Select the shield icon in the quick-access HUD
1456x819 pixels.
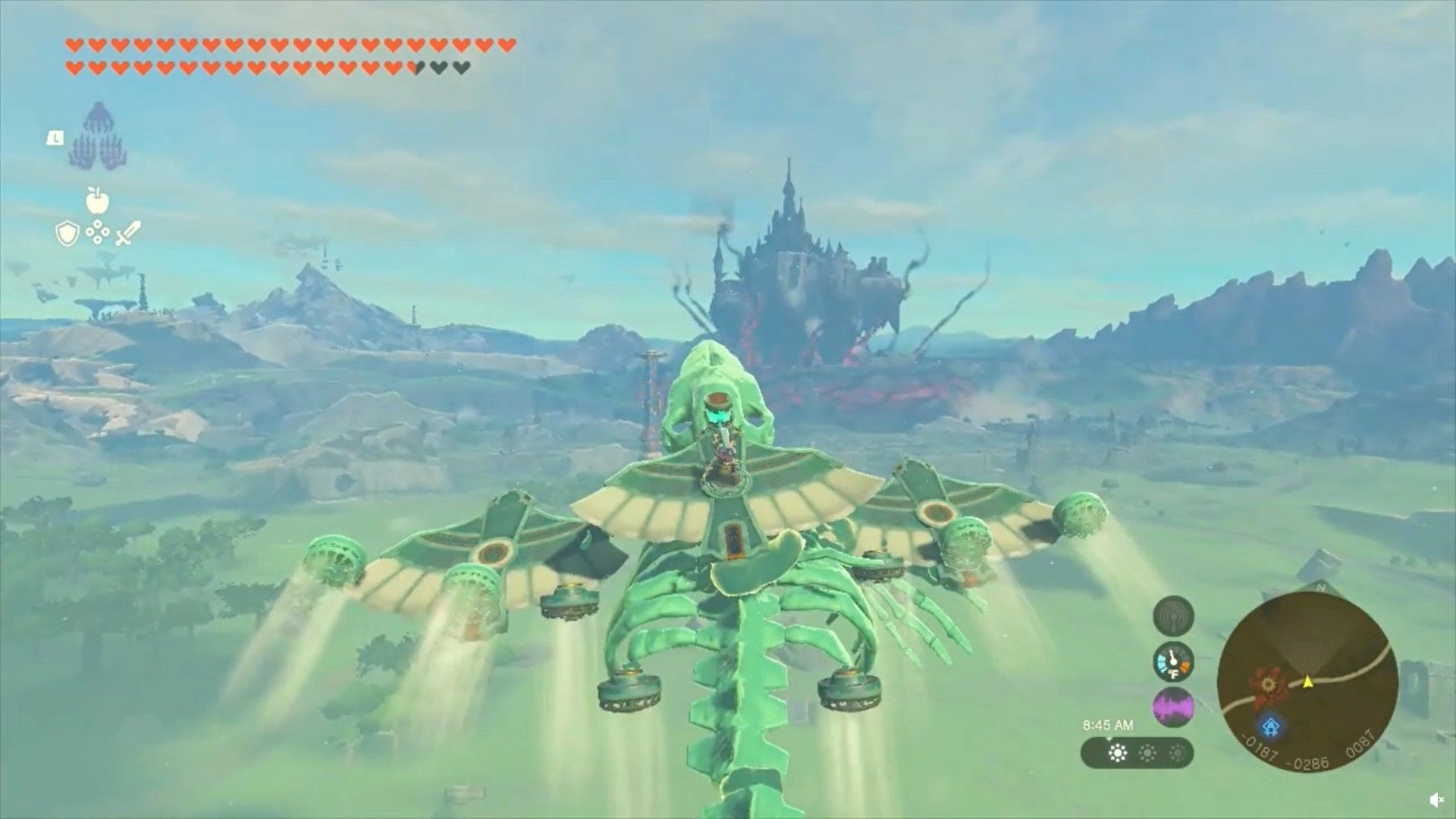[x=67, y=233]
